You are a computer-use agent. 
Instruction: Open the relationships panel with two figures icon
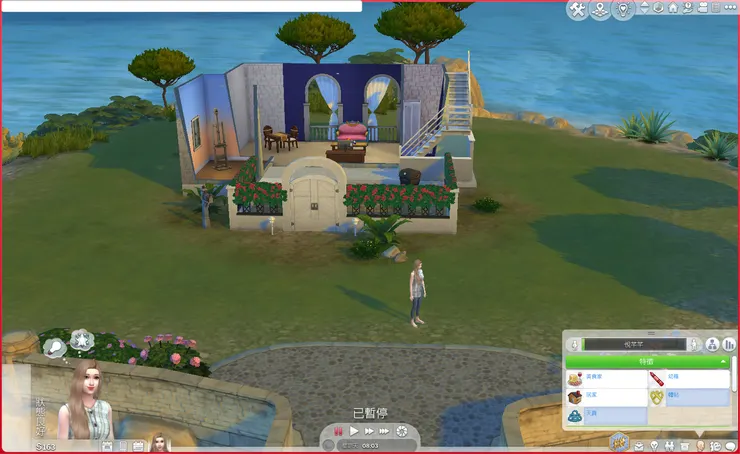(667, 444)
